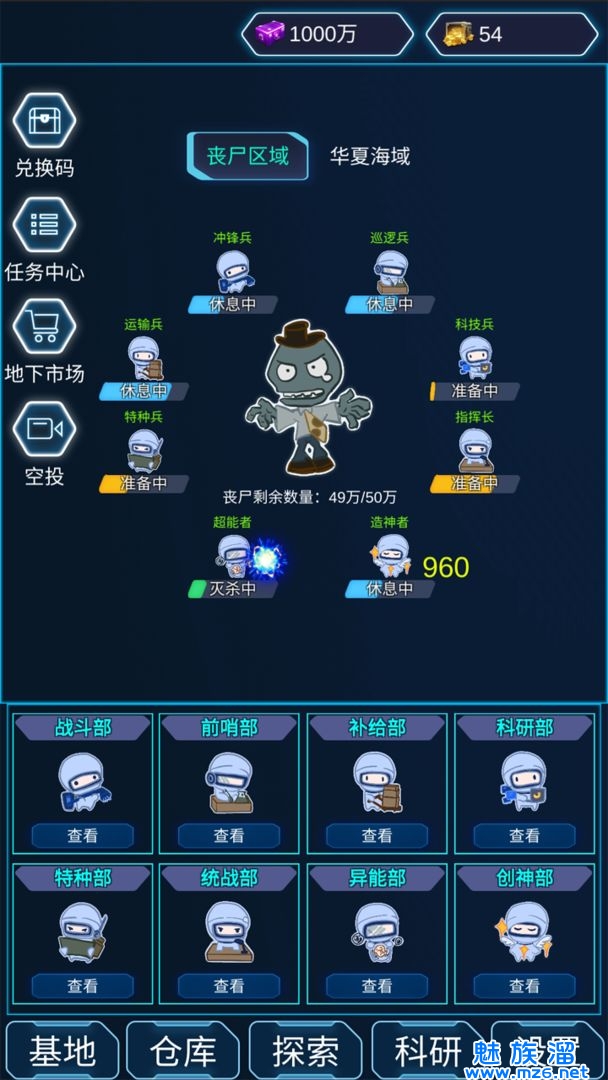
Task: Open the 空投 airdrop icon
Action: click(44, 430)
